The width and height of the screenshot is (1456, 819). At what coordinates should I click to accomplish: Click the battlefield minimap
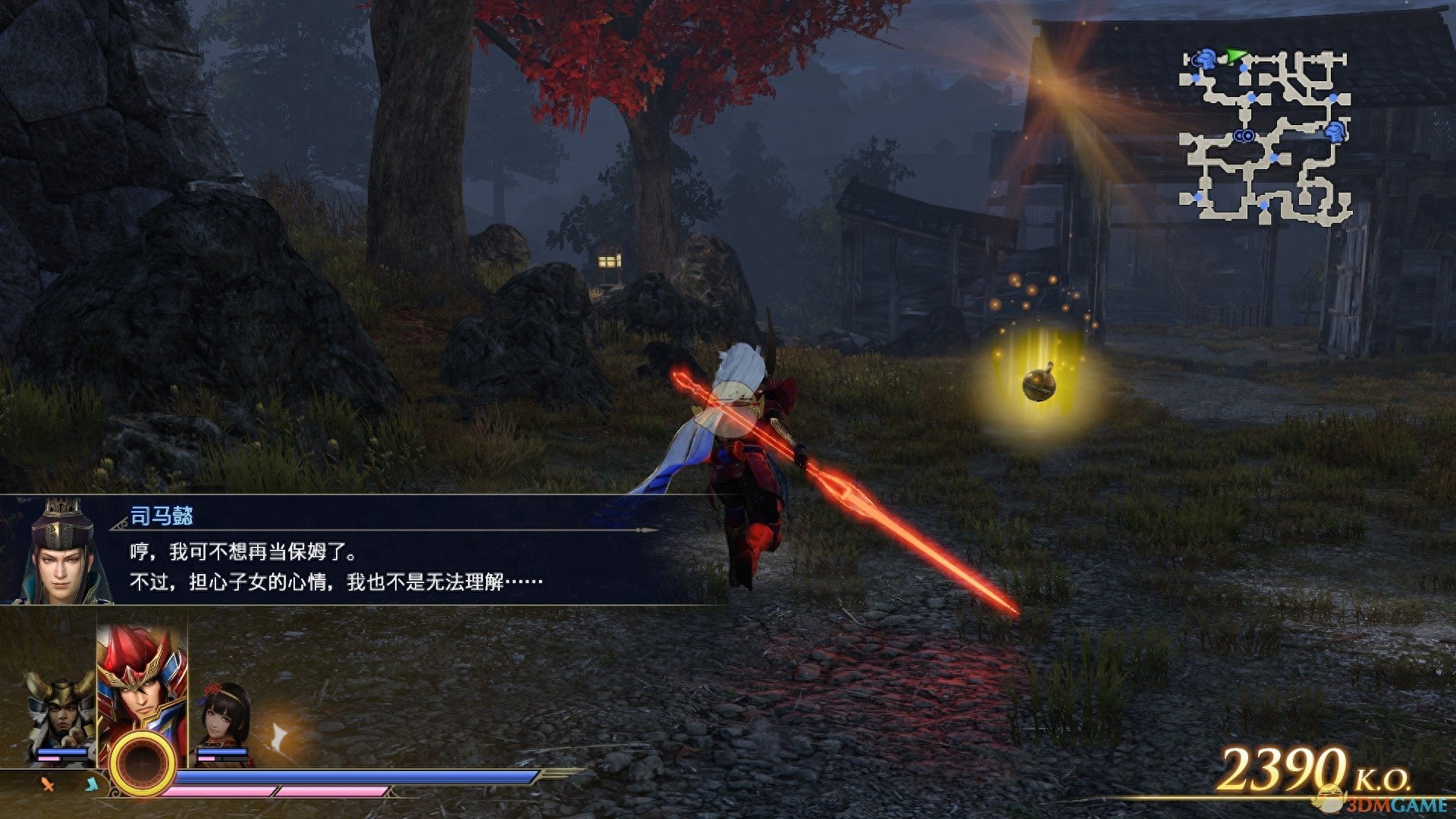tap(1265, 136)
